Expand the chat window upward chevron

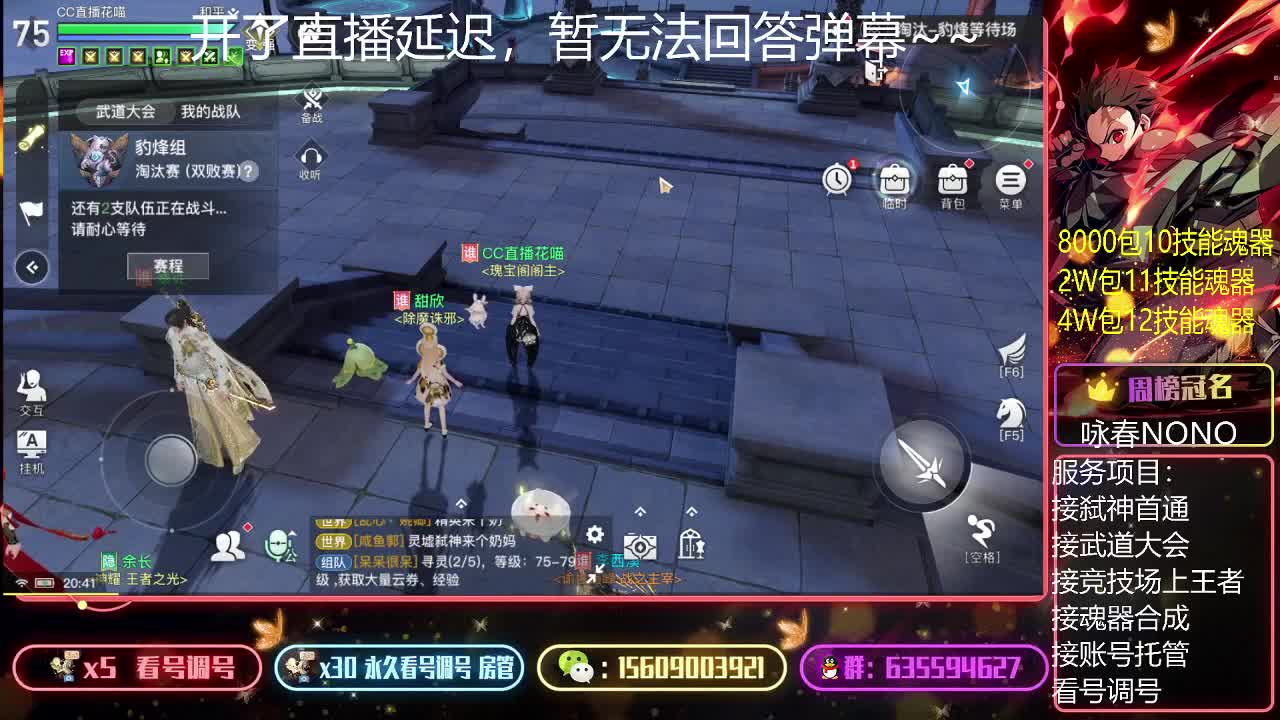[460, 504]
